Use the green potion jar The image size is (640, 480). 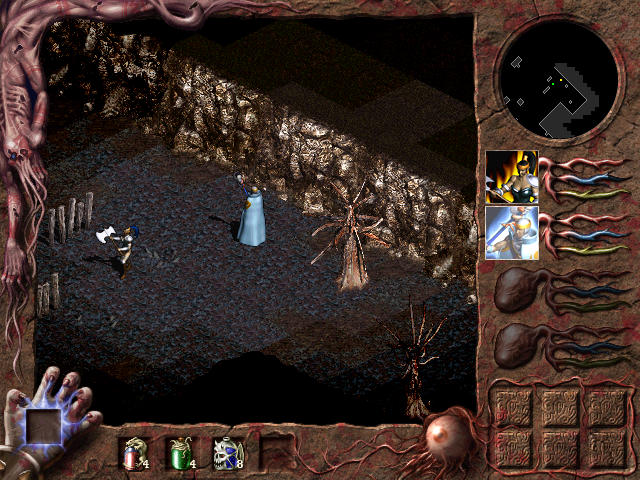[x=179, y=453]
